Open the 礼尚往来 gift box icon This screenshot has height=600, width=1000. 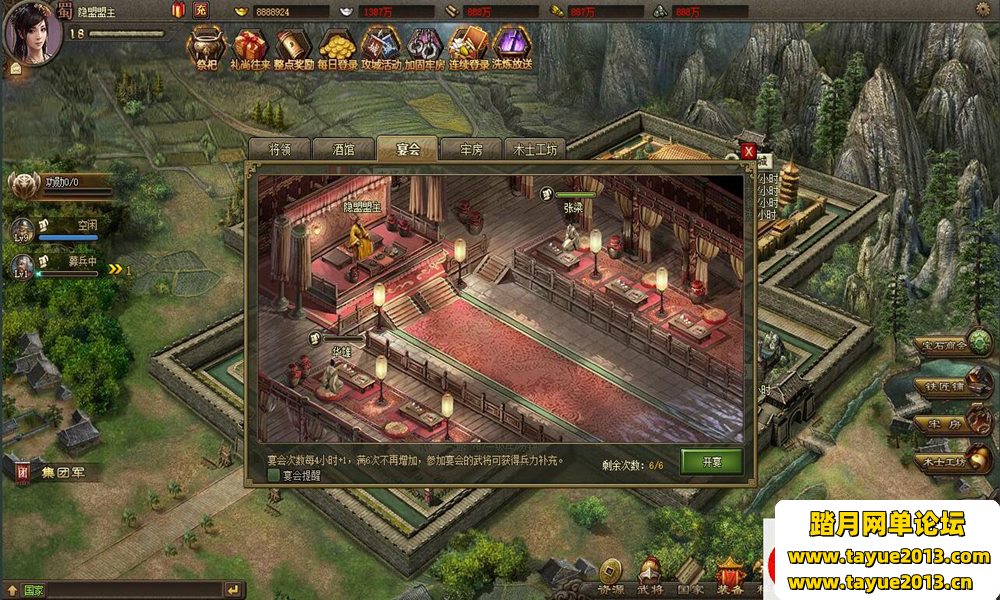click(250, 46)
